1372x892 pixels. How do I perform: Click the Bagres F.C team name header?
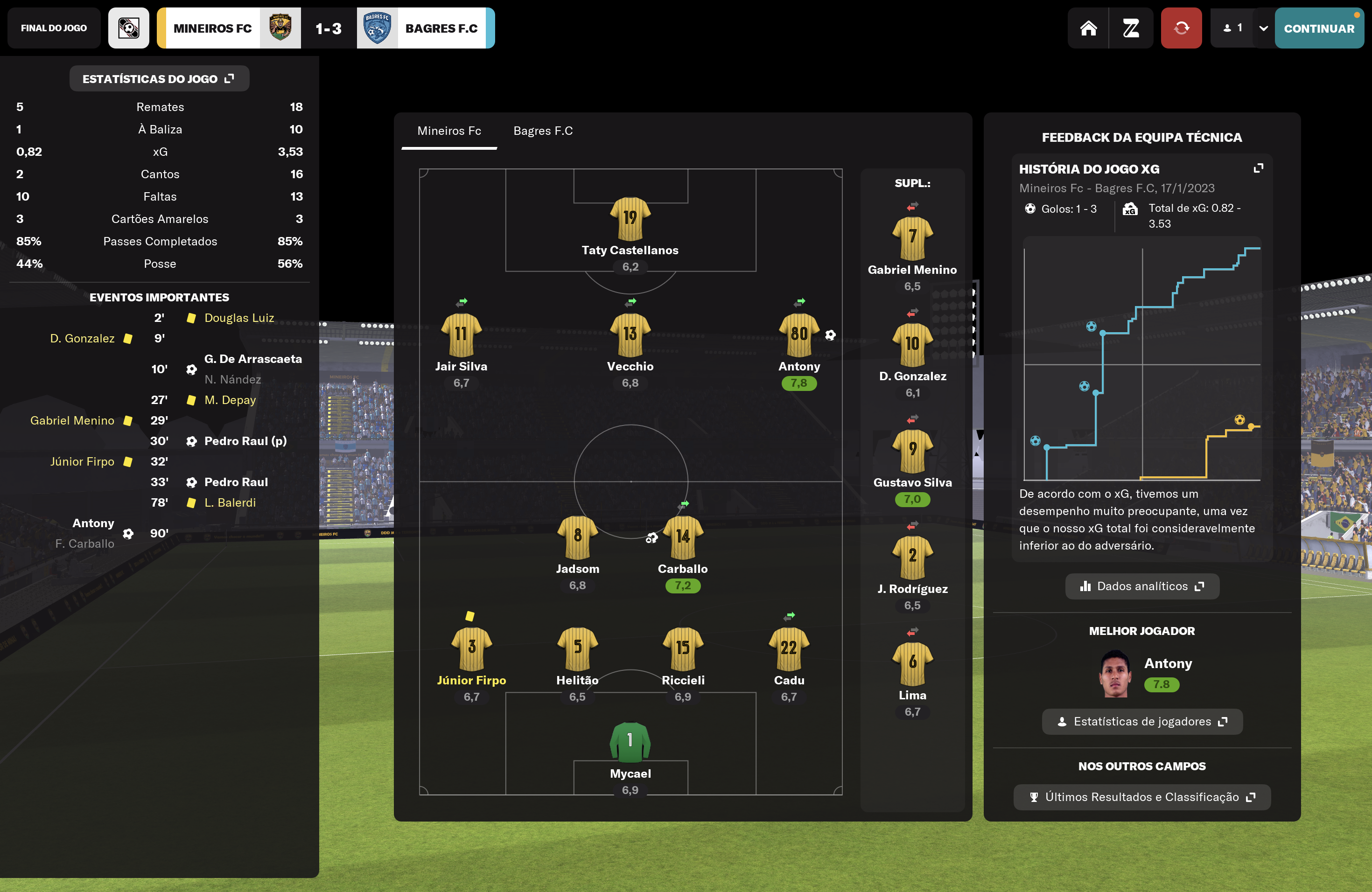(441, 28)
